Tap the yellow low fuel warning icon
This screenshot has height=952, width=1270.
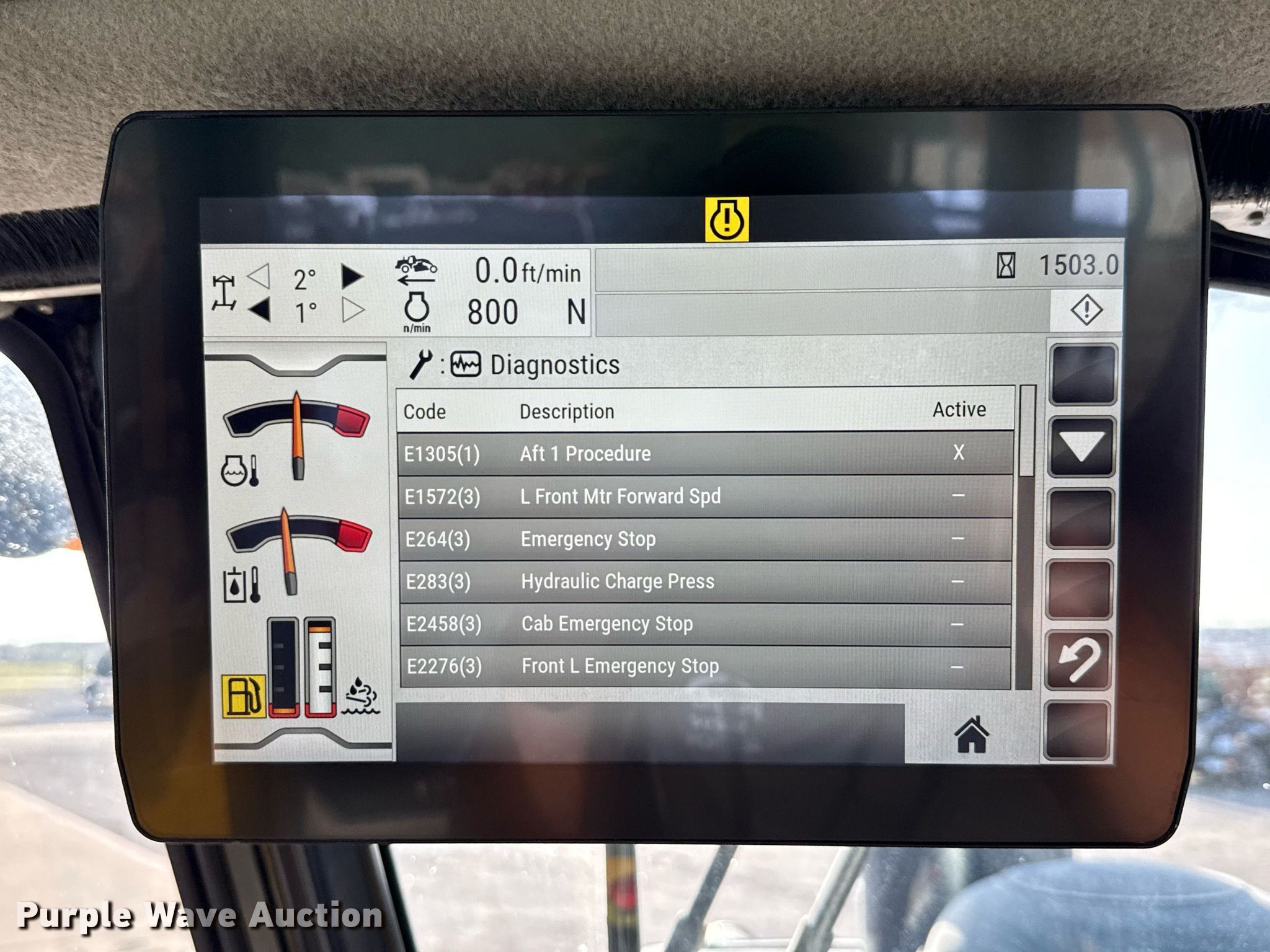click(x=244, y=696)
